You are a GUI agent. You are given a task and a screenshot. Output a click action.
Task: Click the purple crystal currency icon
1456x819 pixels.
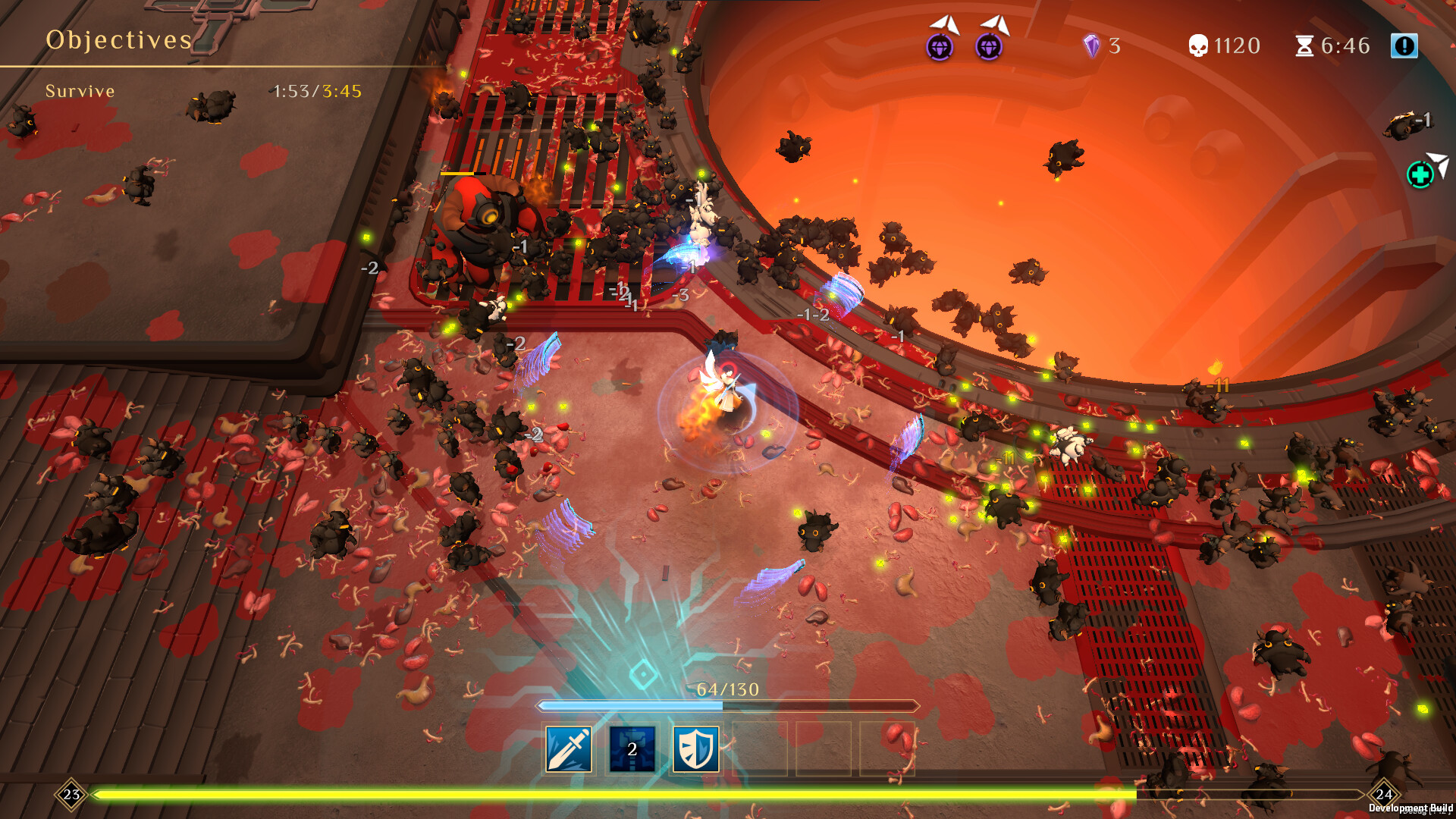(1091, 45)
